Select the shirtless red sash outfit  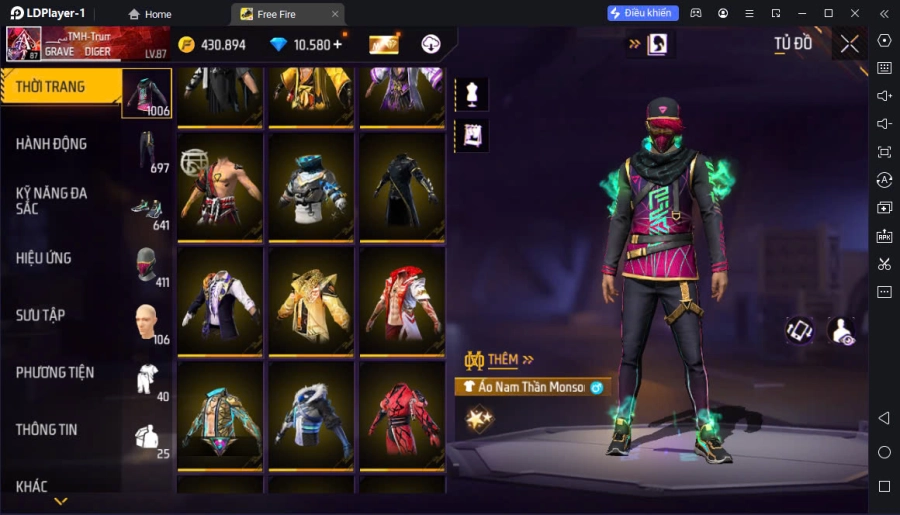[x=221, y=185]
